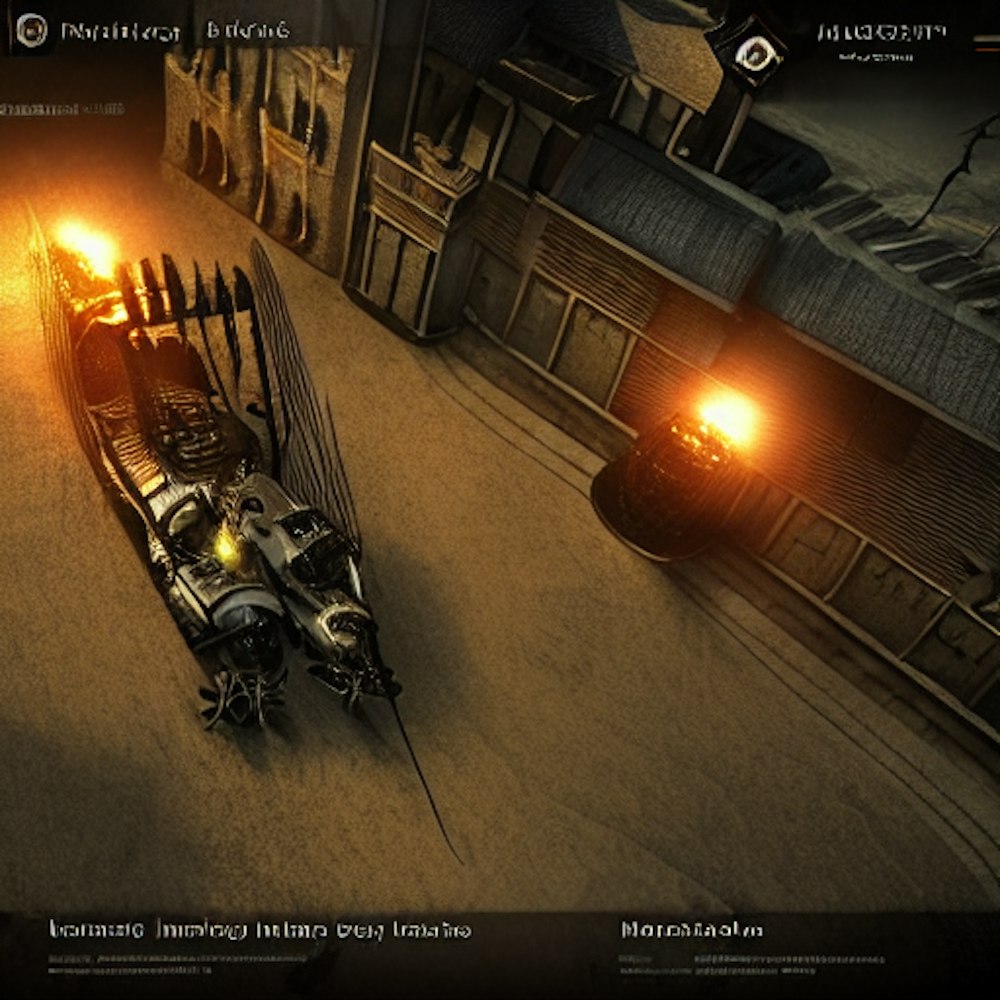Click the circular emblem icon in the header

[x=32, y=31]
